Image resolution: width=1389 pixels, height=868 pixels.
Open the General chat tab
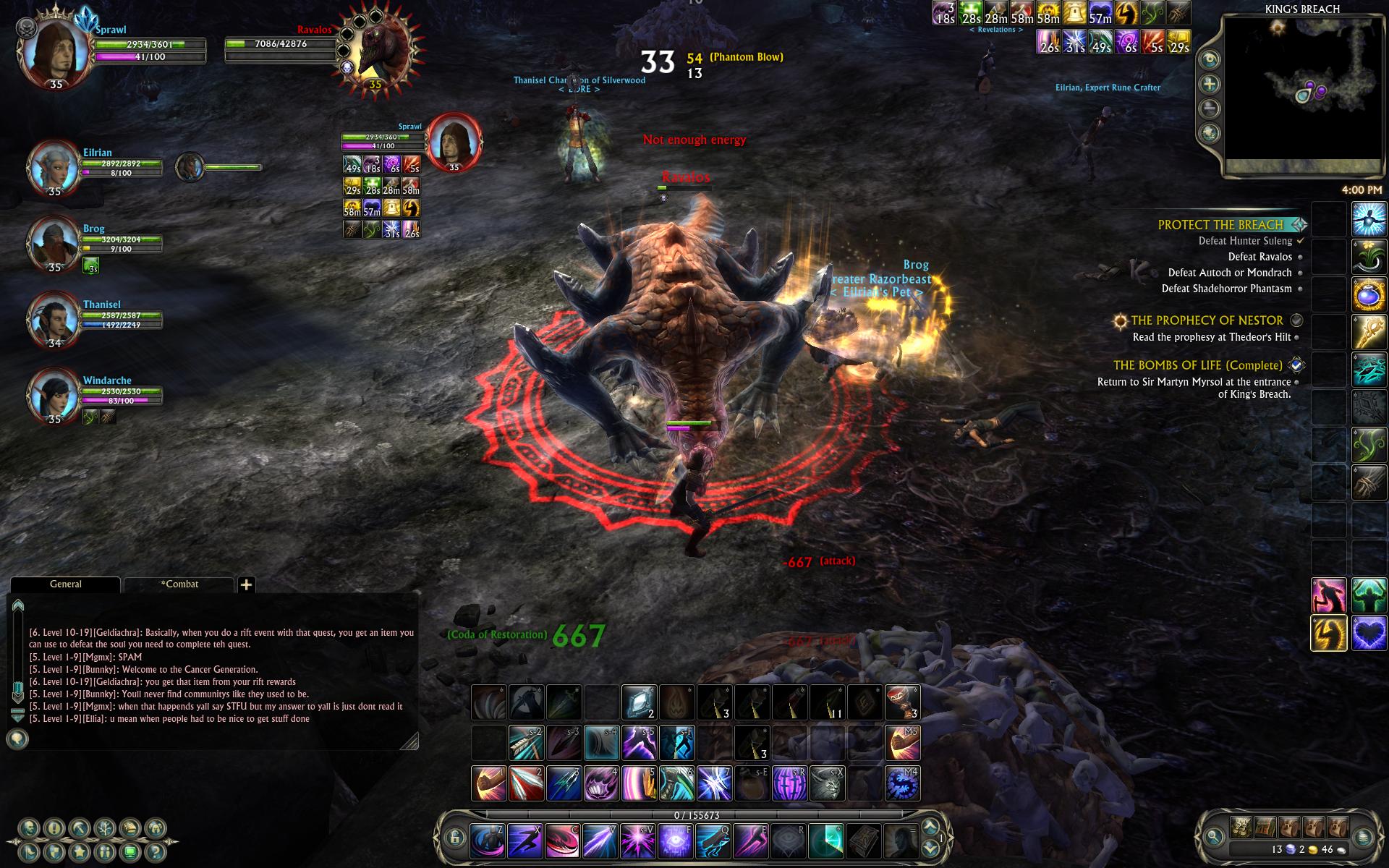coord(66,584)
